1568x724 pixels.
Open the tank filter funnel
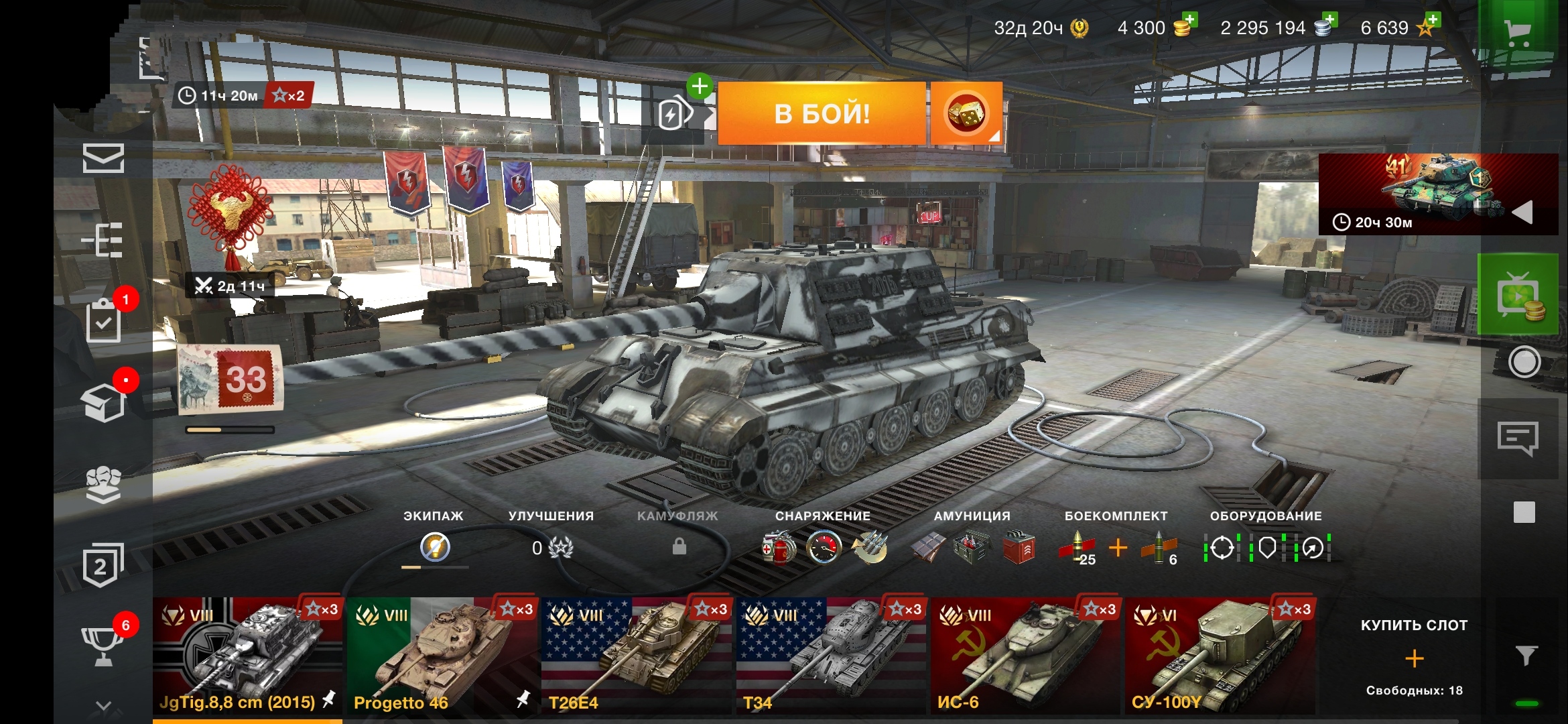[x=1526, y=655]
